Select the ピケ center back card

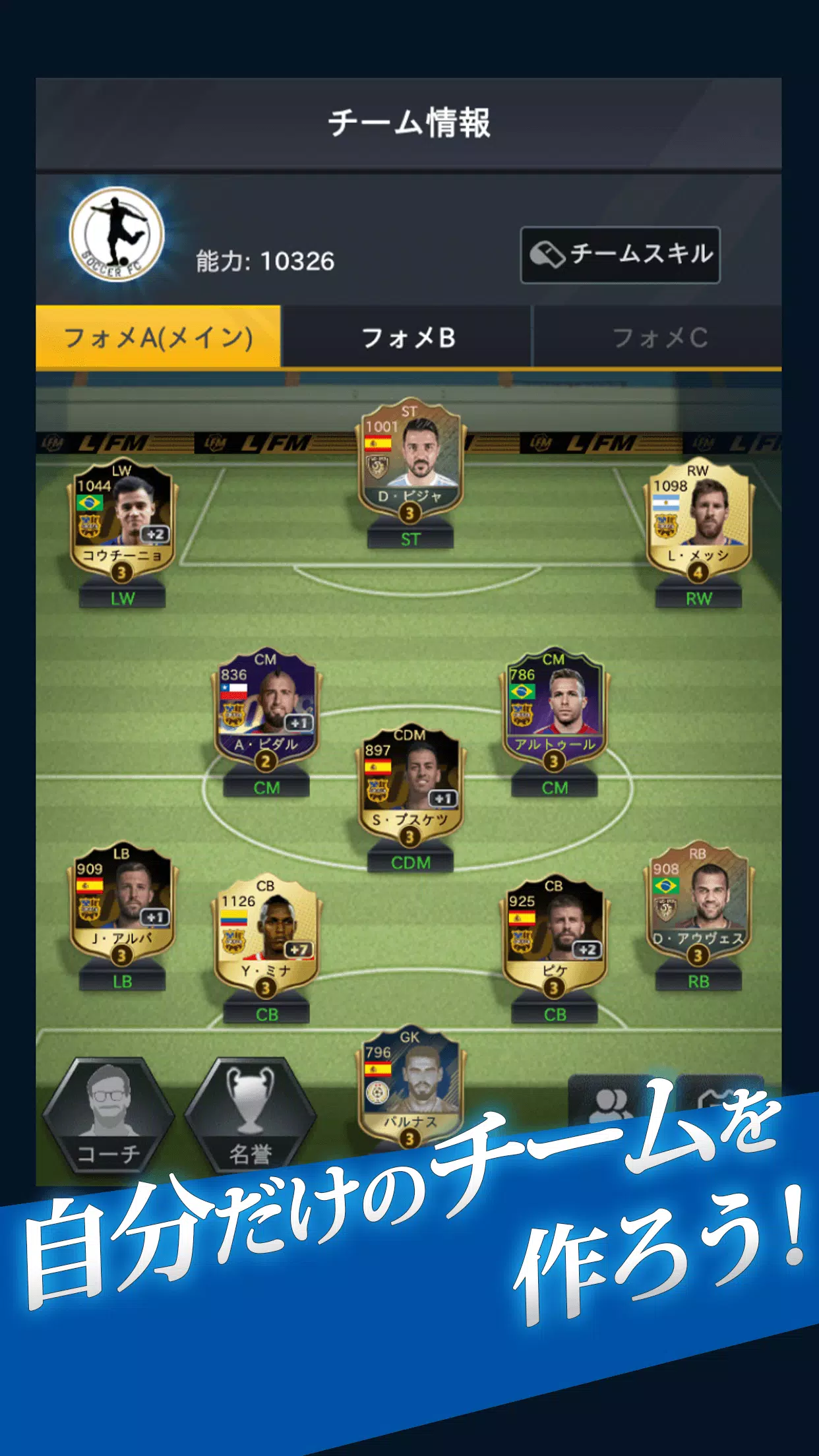point(554,936)
